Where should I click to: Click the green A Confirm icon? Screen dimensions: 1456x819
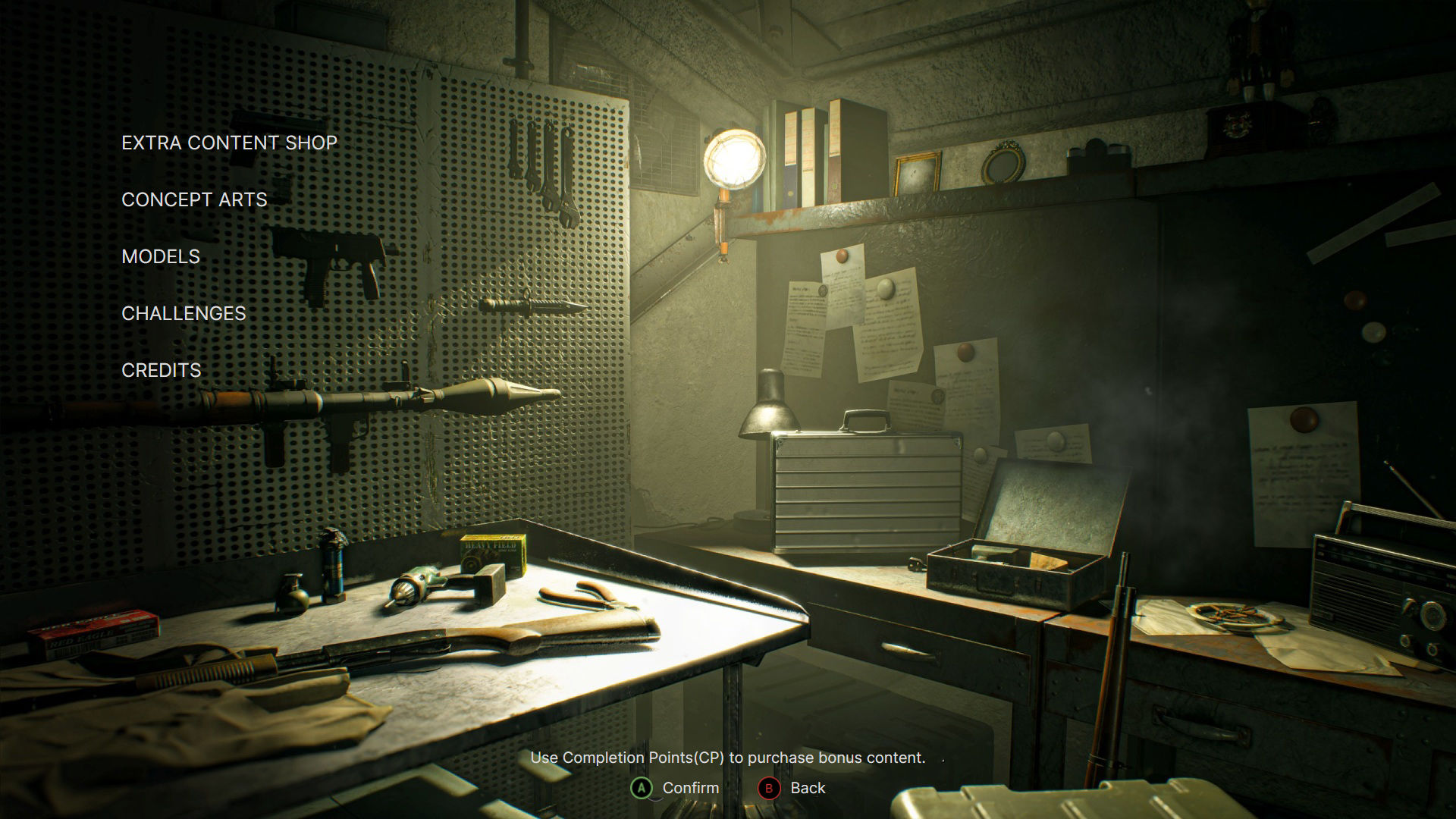641,787
